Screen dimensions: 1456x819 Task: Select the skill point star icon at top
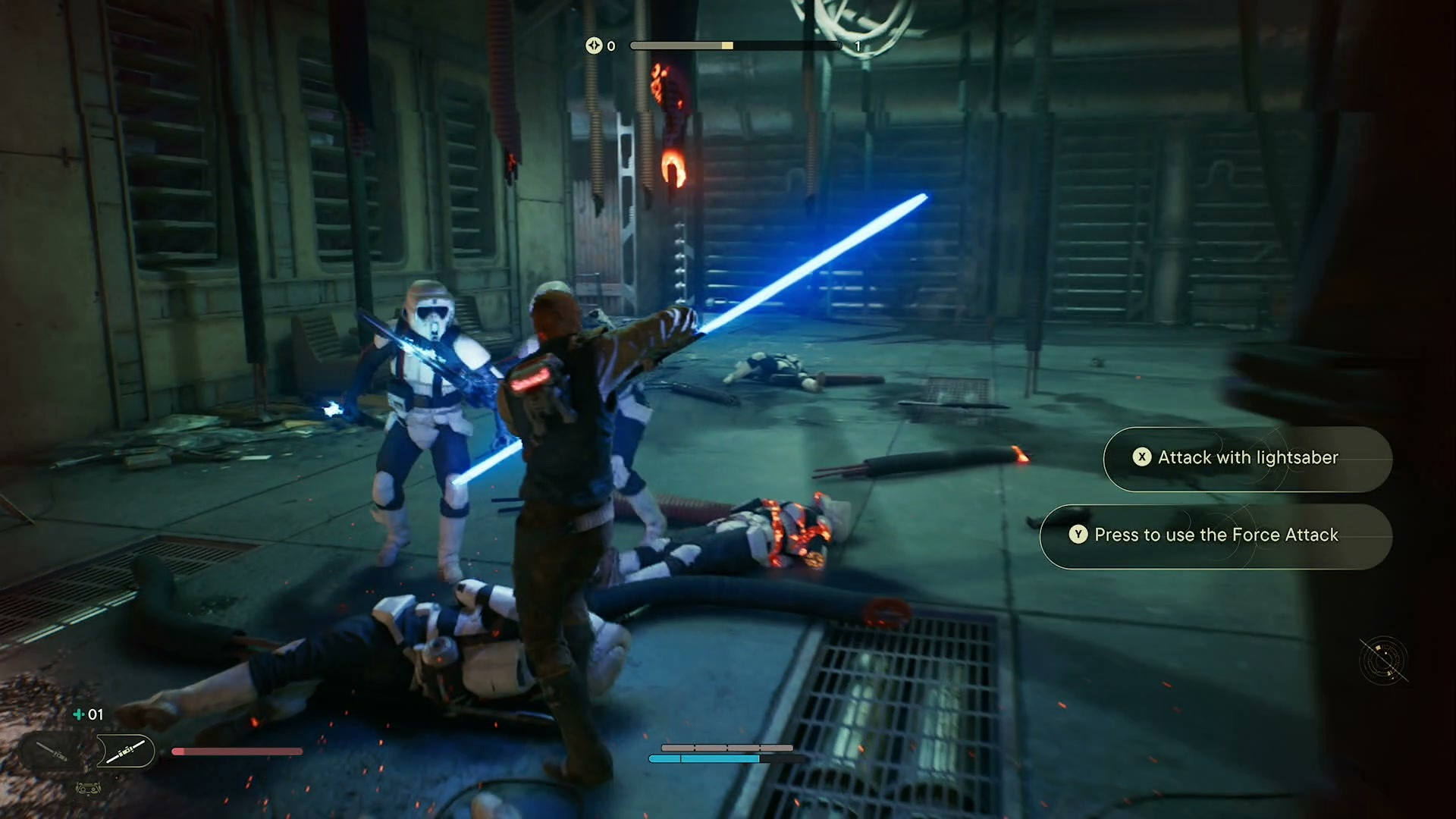click(595, 46)
